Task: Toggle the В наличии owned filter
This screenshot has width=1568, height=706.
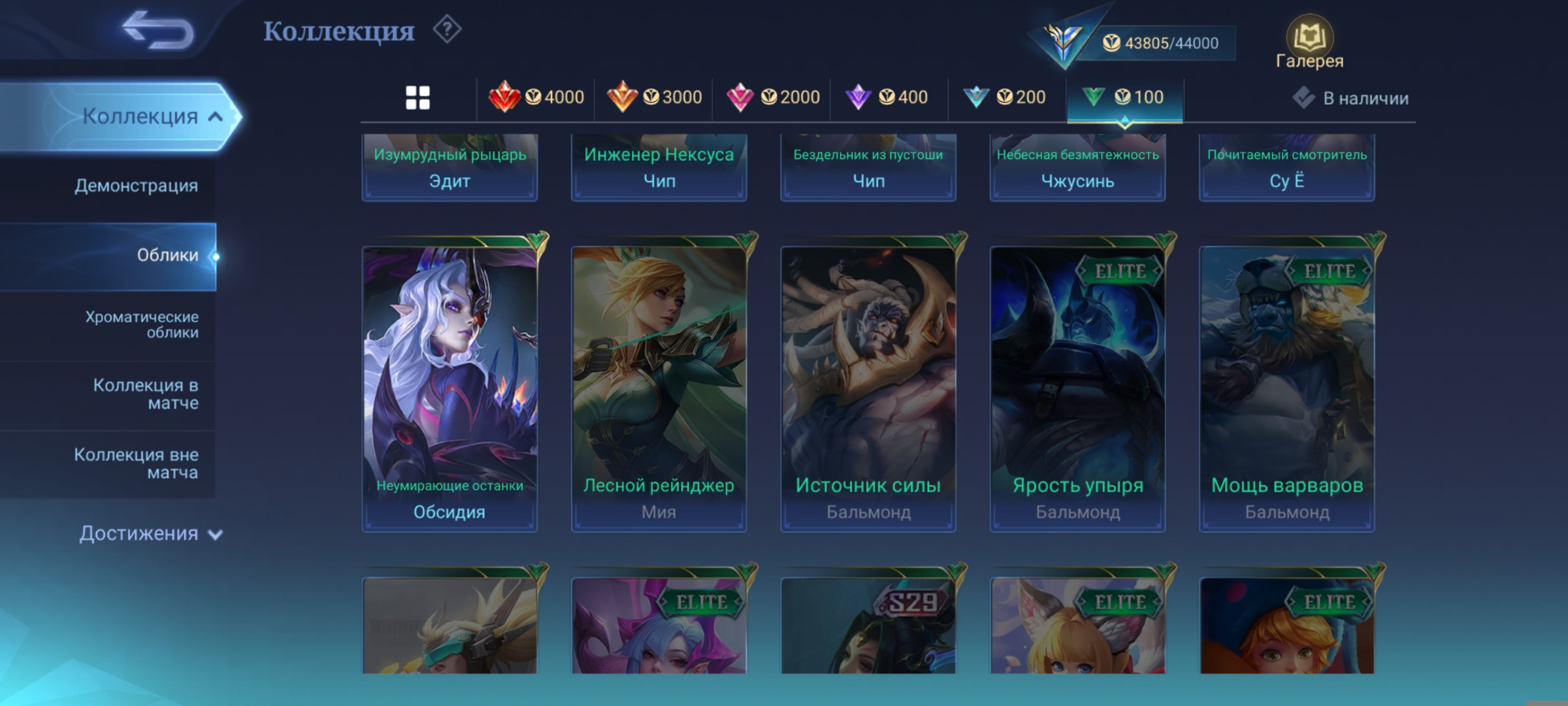Action: point(1350,98)
